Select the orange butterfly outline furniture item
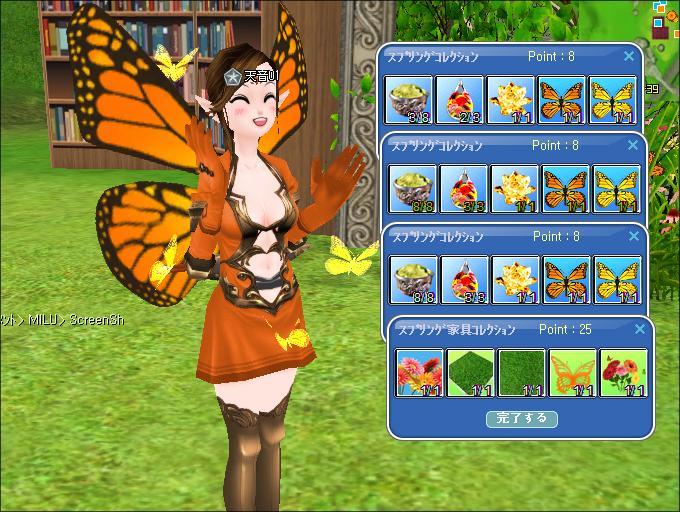The width and height of the screenshot is (680, 512). [571, 372]
